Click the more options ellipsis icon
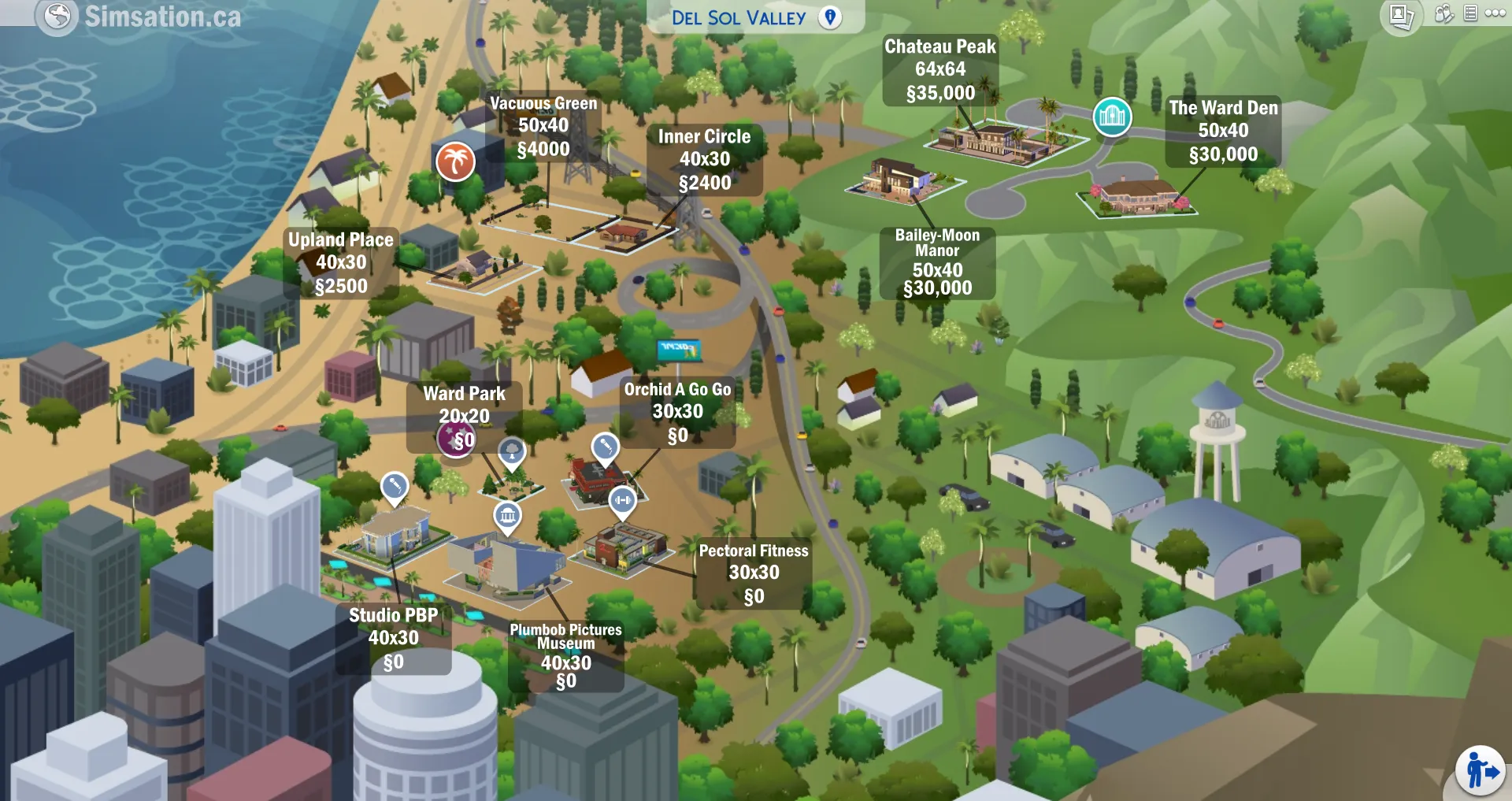This screenshot has width=1512, height=801. coord(1495,13)
